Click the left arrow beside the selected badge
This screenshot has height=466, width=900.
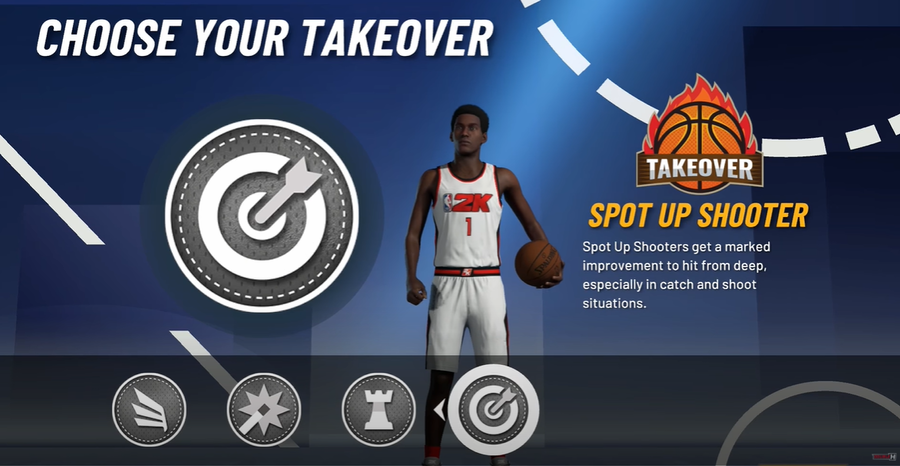pos(437,409)
